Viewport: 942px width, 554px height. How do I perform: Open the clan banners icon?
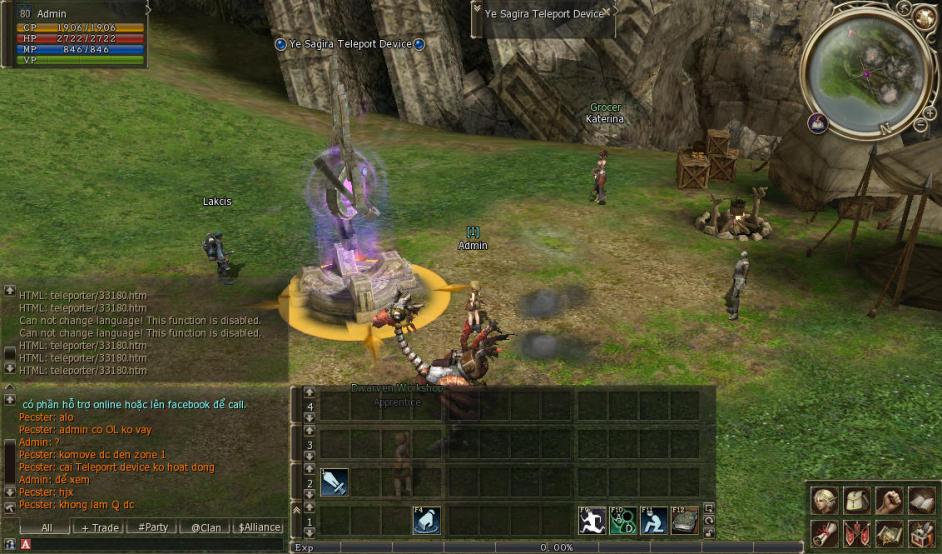[x=857, y=533]
